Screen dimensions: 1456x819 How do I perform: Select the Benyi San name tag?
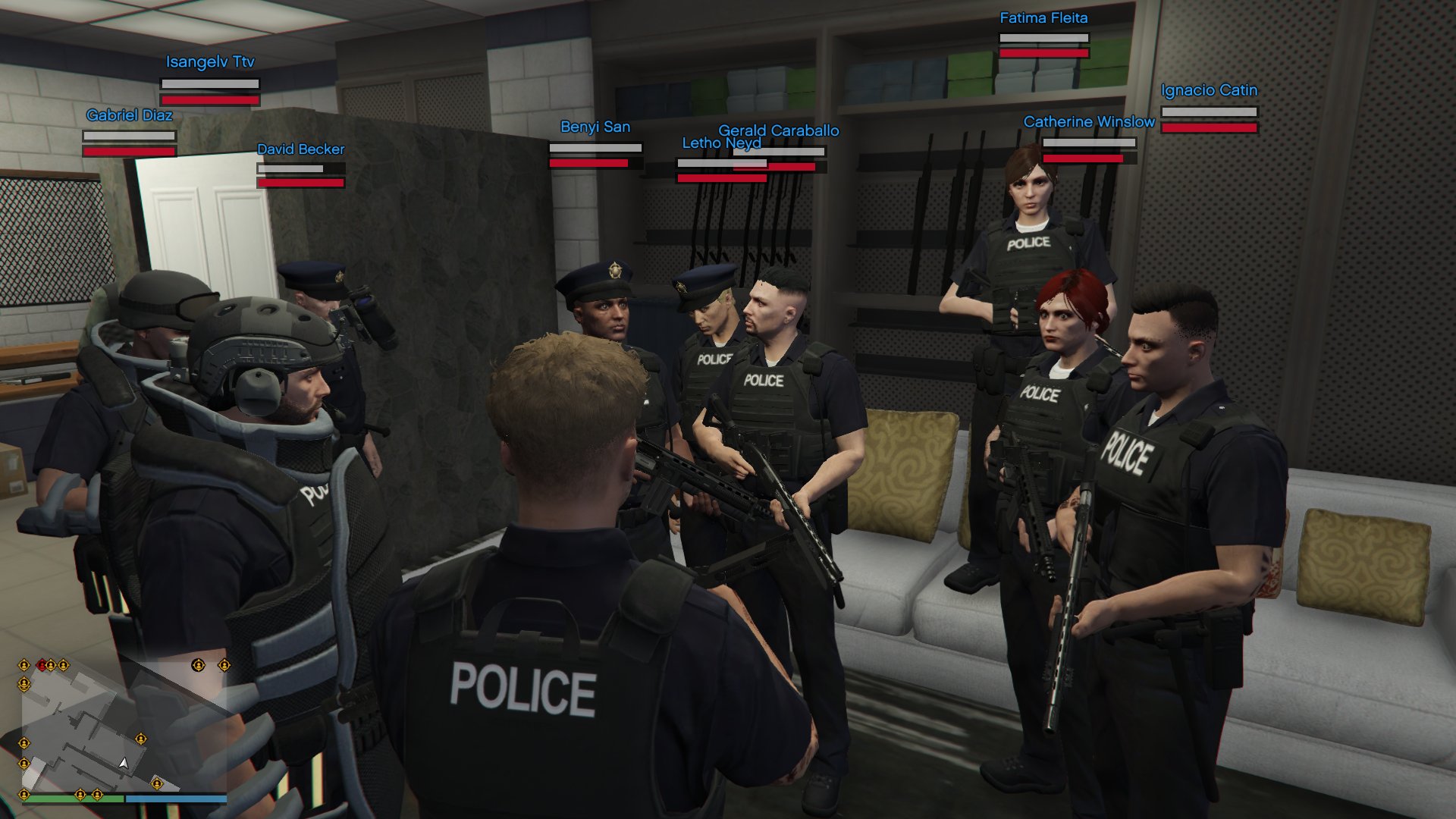pos(595,127)
